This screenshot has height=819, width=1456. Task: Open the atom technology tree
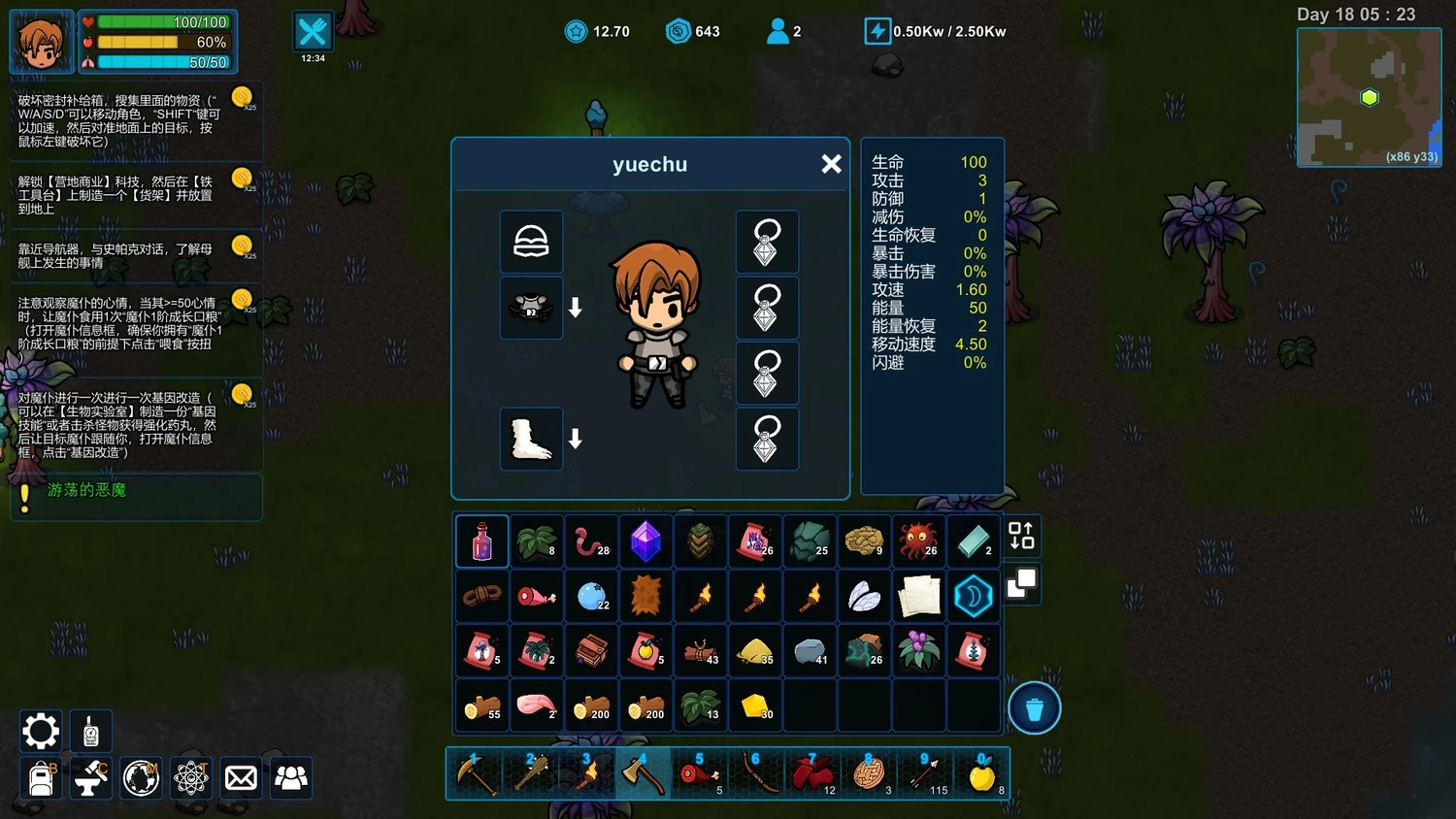[191, 778]
